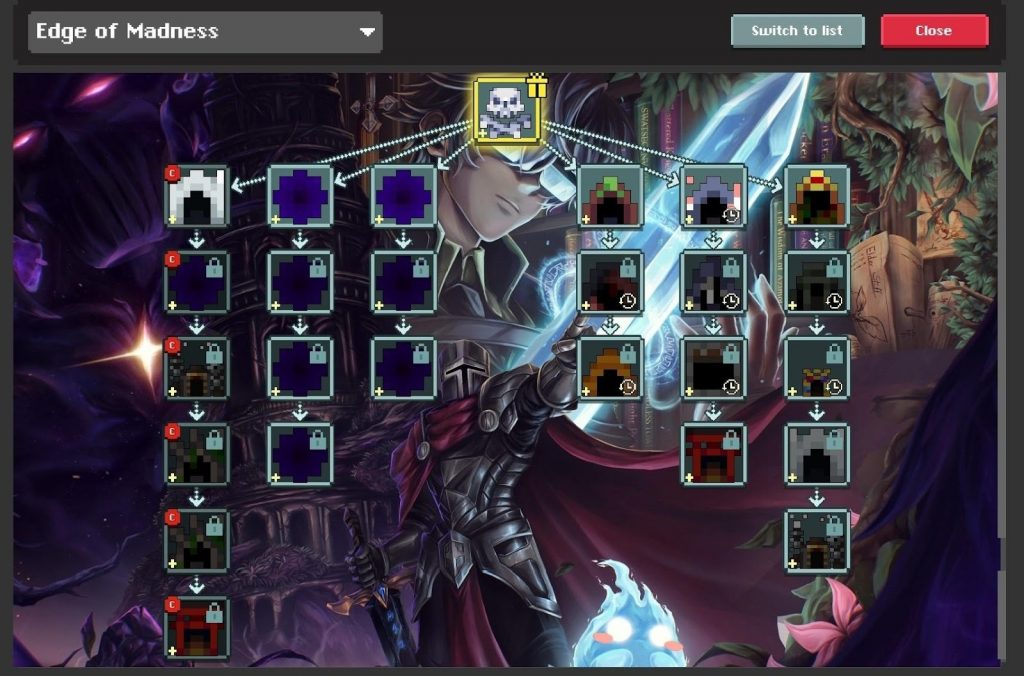This screenshot has width=1024, height=676.
Task: Choose the unlocked white archway node
Action: (x=197, y=196)
